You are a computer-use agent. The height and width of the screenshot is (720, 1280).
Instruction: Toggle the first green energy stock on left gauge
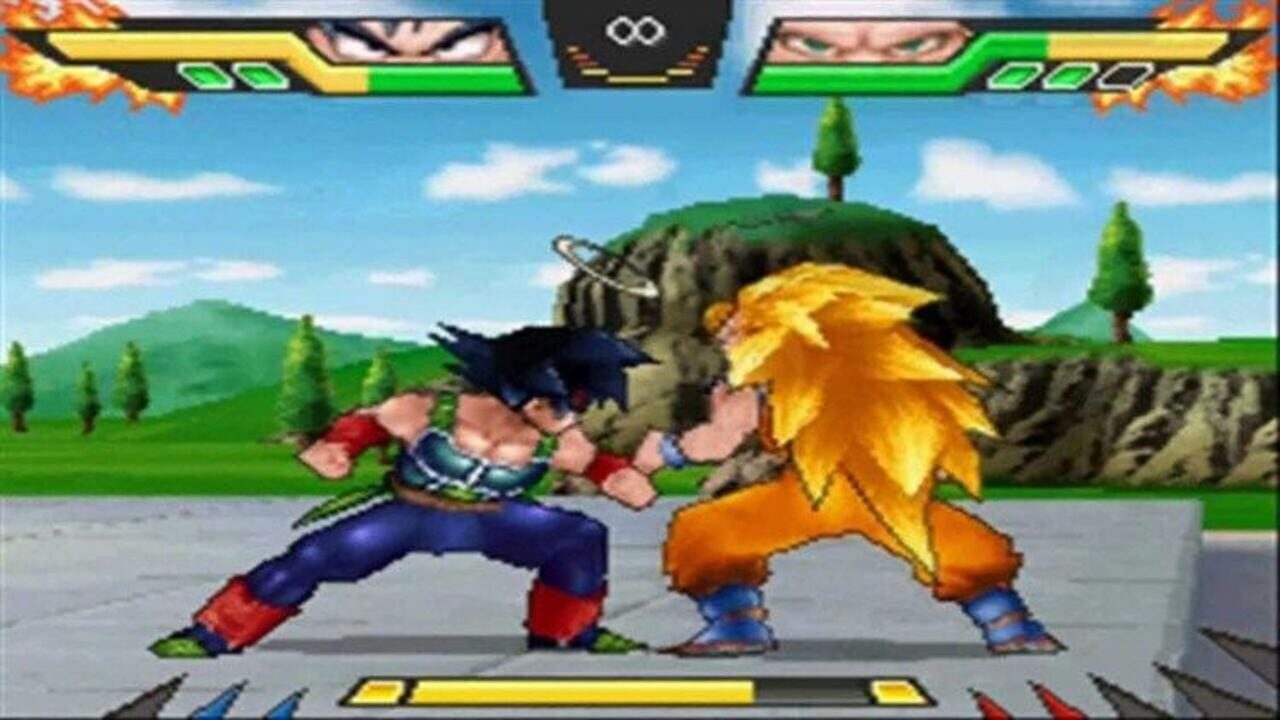pyautogui.click(x=205, y=74)
